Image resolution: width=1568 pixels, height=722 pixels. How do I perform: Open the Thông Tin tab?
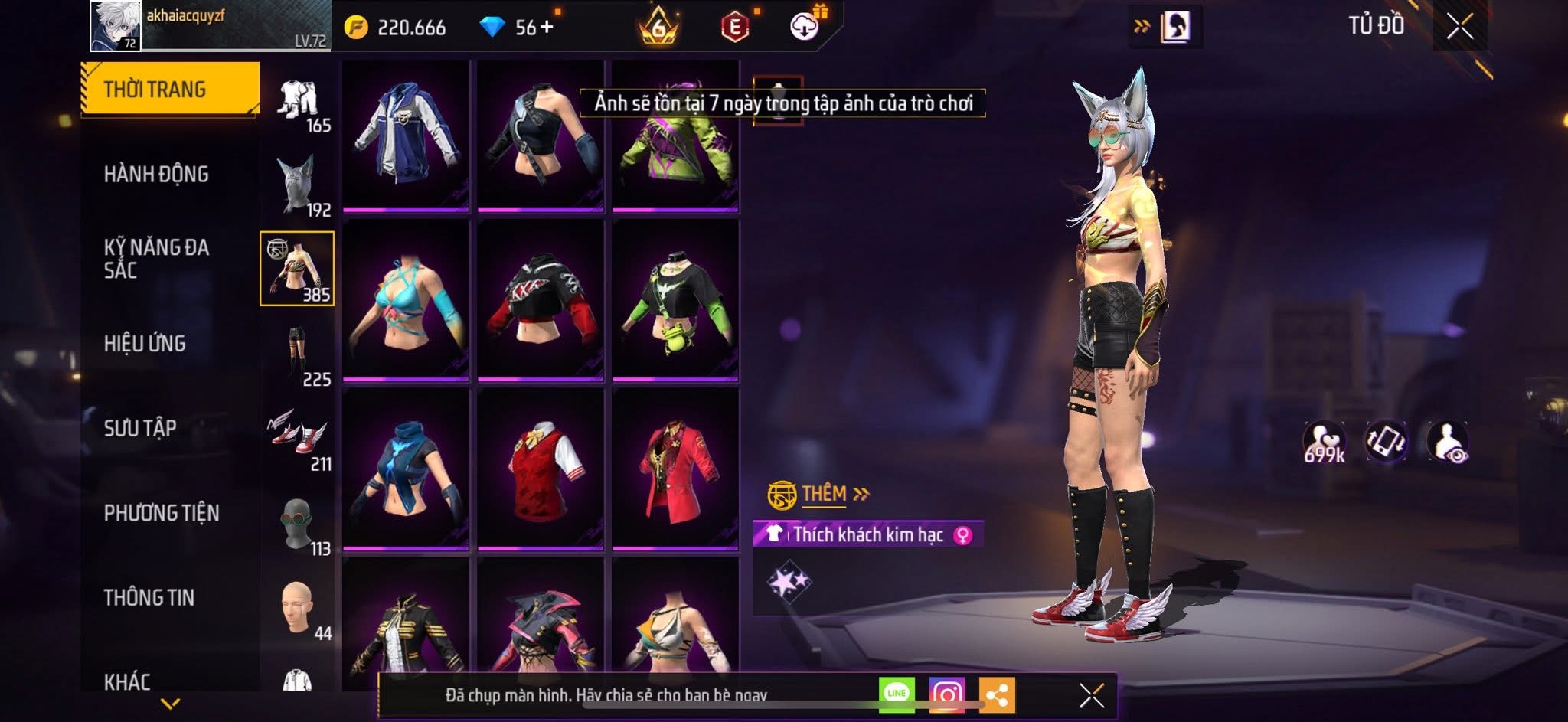pyautogui.click(x=149, y=597)
